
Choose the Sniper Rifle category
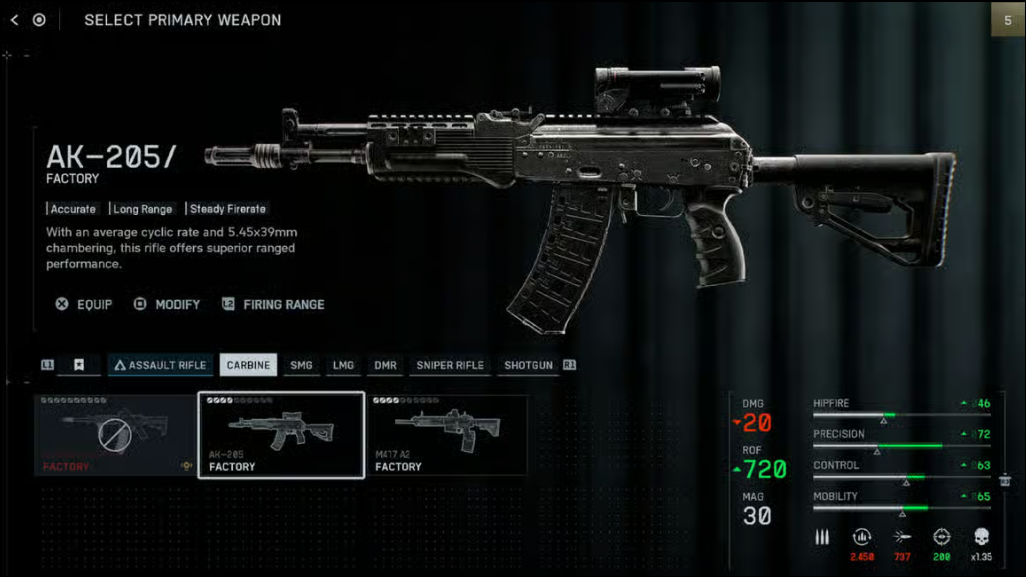pyautogui.click(x=449, y=365)
